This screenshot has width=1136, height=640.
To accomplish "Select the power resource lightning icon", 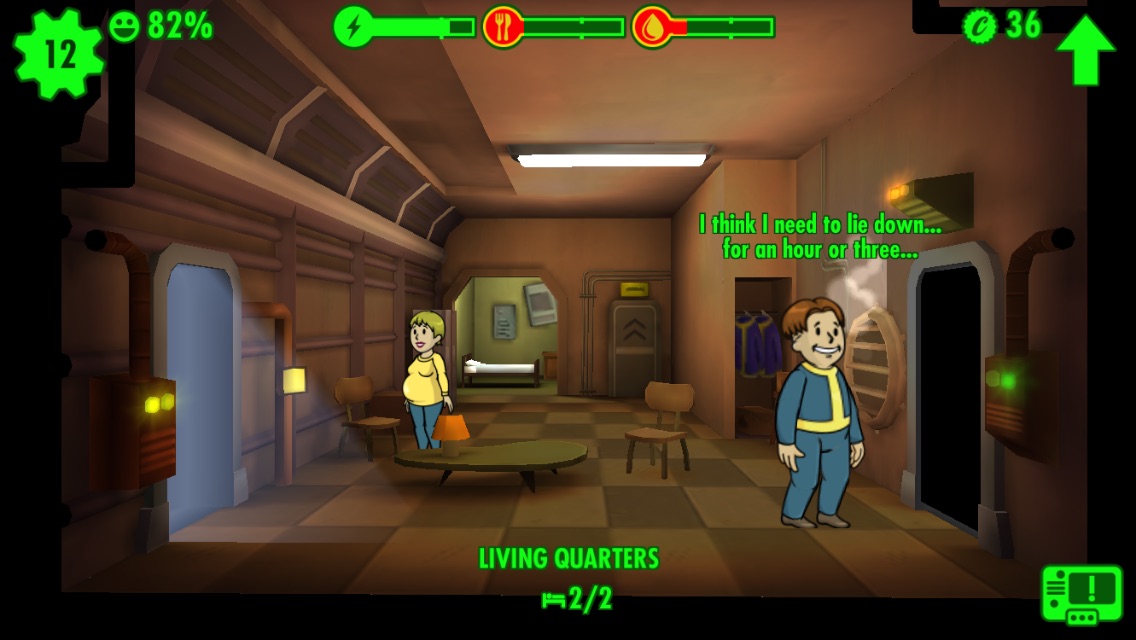I will pyautogui.click(x=352, y=26).
